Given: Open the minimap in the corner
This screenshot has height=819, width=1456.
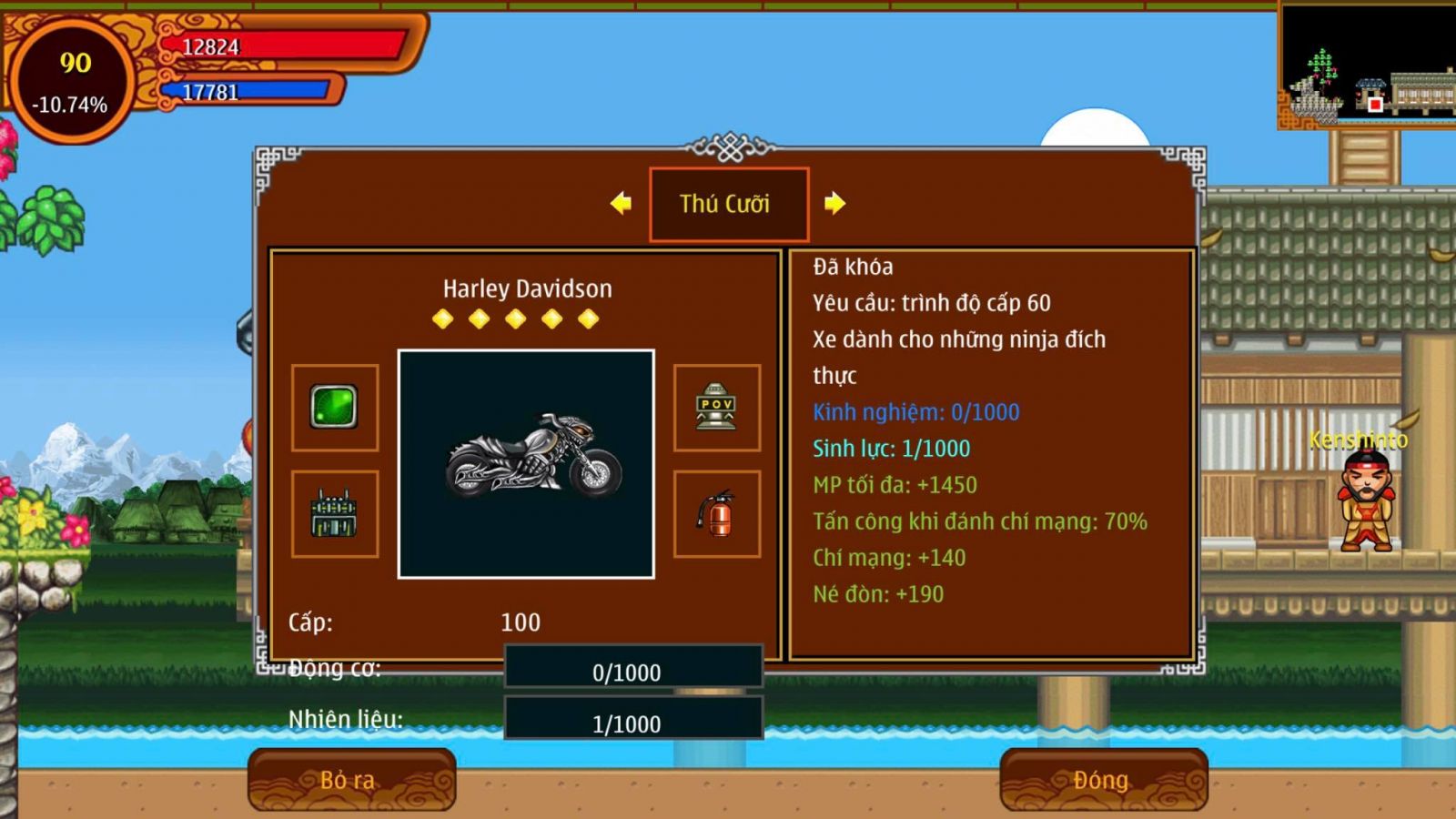Looking at the screenshot, I should coord(1367,66).
